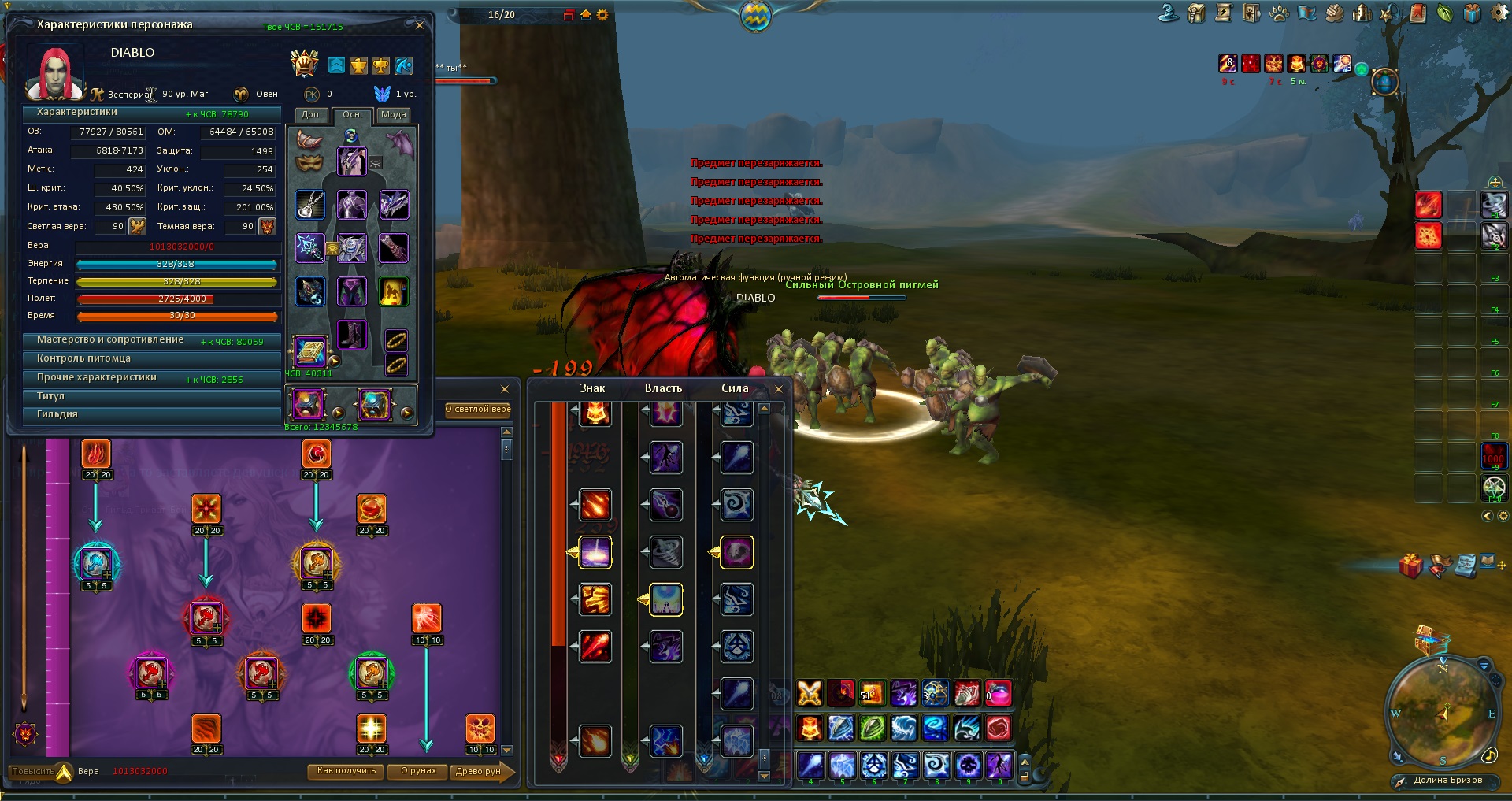
Task: Expand the Контроль питомца section
Action: (x=83, y=359)
